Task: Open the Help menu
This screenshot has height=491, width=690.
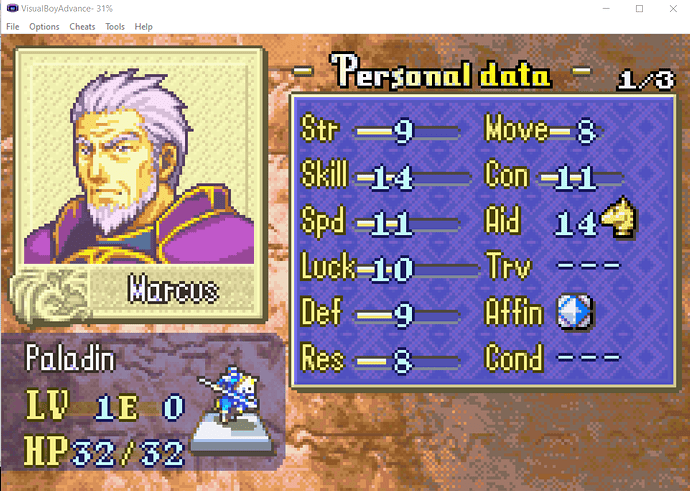Action: coord(144,26)
